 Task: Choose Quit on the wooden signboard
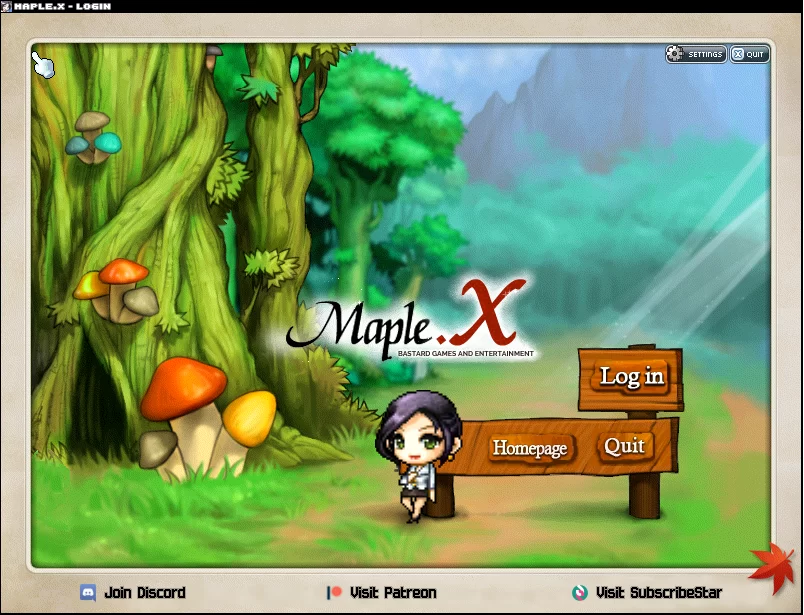click(x=625, y=446)
